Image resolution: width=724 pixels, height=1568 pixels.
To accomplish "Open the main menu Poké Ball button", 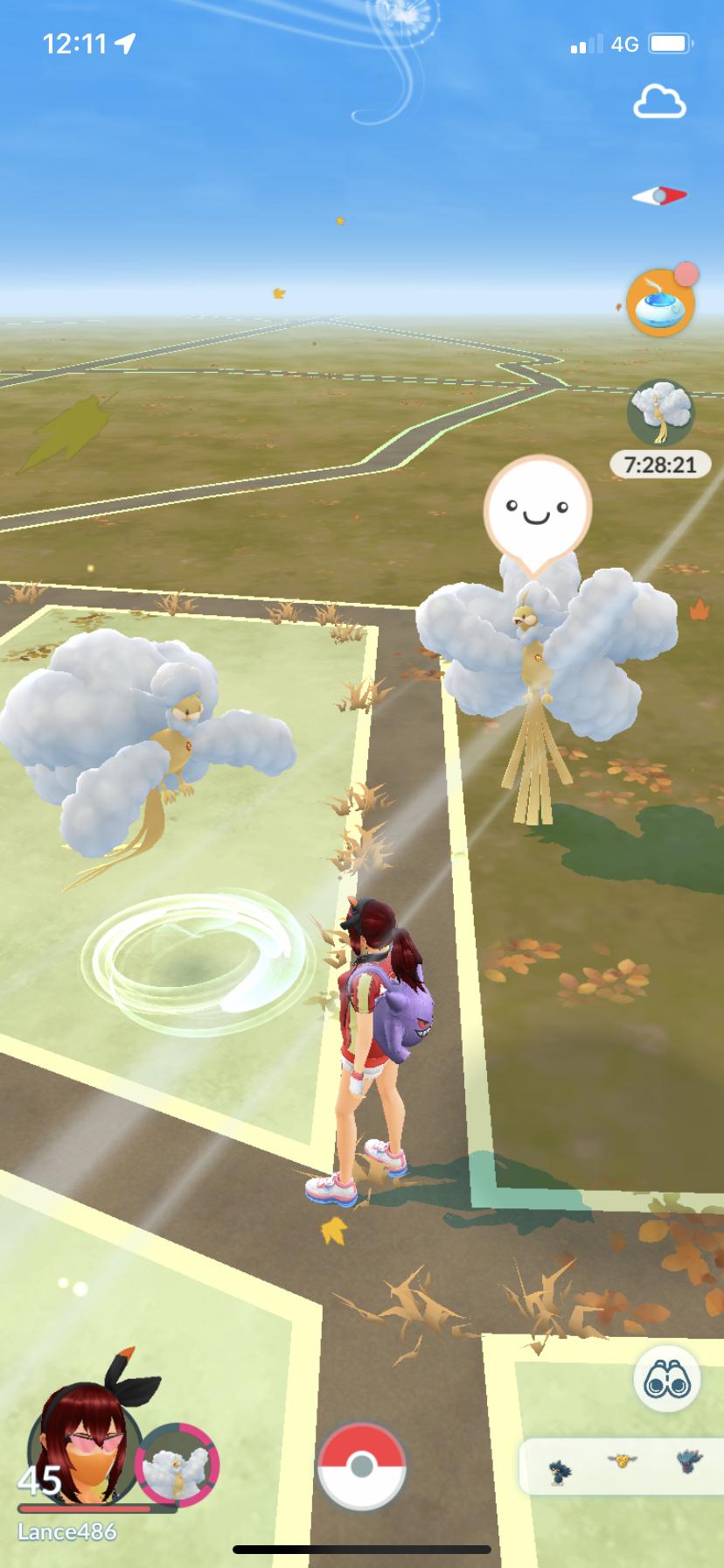I will (361, 1466).
